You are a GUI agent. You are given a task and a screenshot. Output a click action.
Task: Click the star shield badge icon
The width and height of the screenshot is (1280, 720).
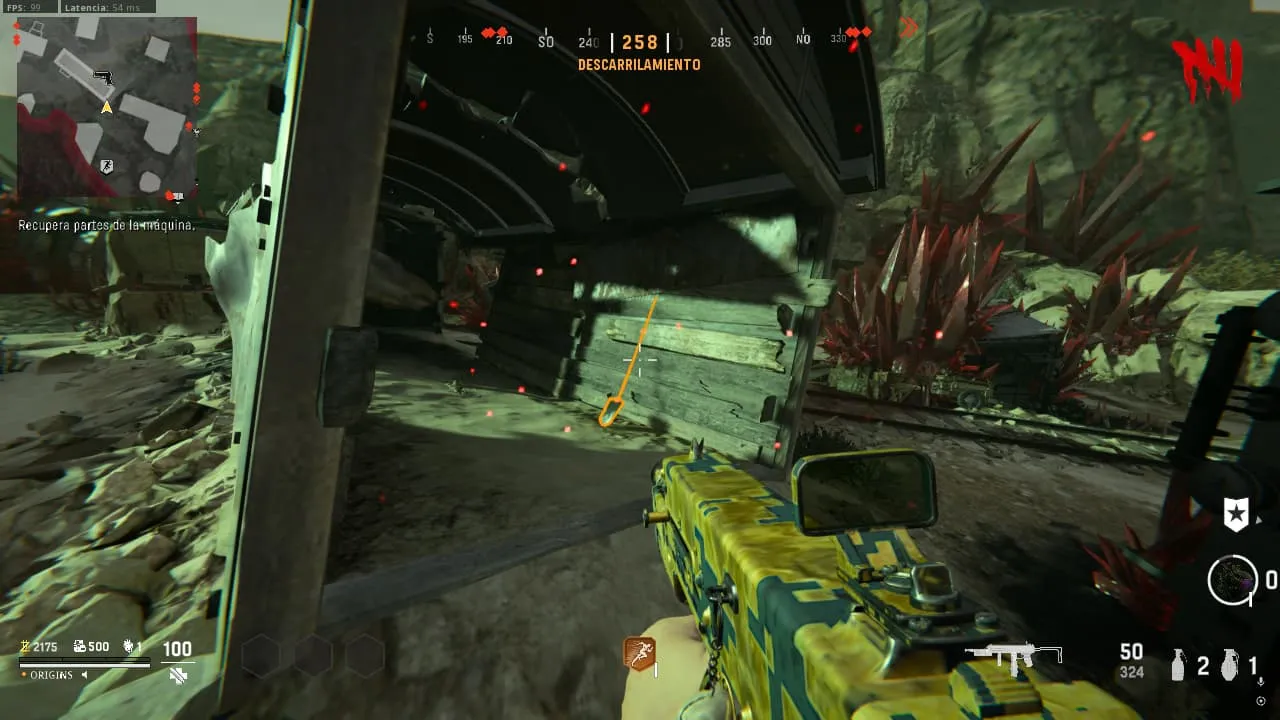coord(1236,515)
